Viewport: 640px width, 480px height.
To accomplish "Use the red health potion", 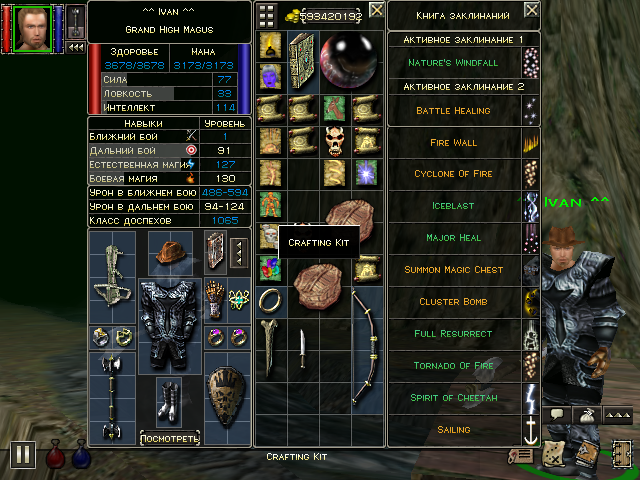I will tap(54, 457).
